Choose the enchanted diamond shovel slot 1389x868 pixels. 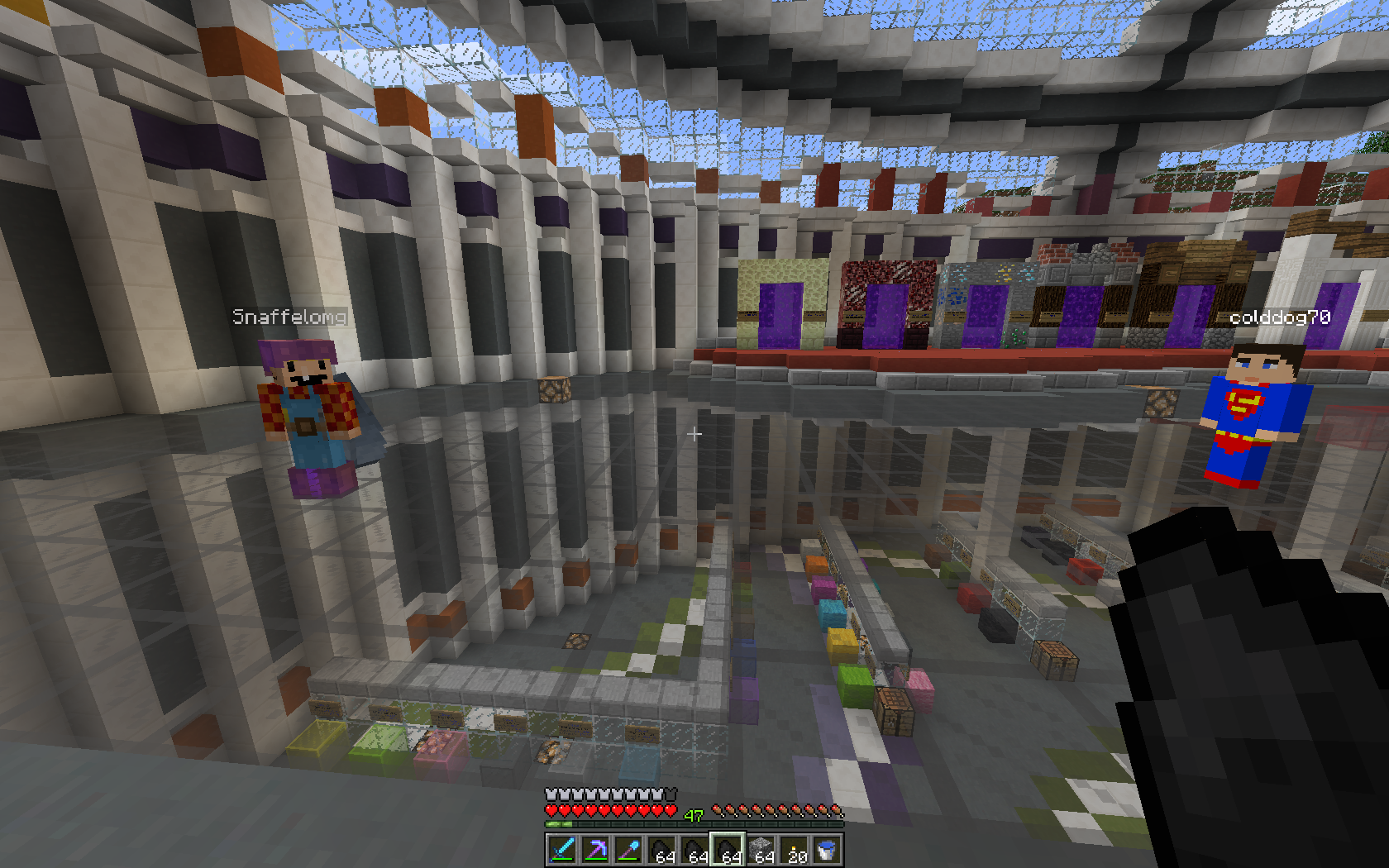628,849
